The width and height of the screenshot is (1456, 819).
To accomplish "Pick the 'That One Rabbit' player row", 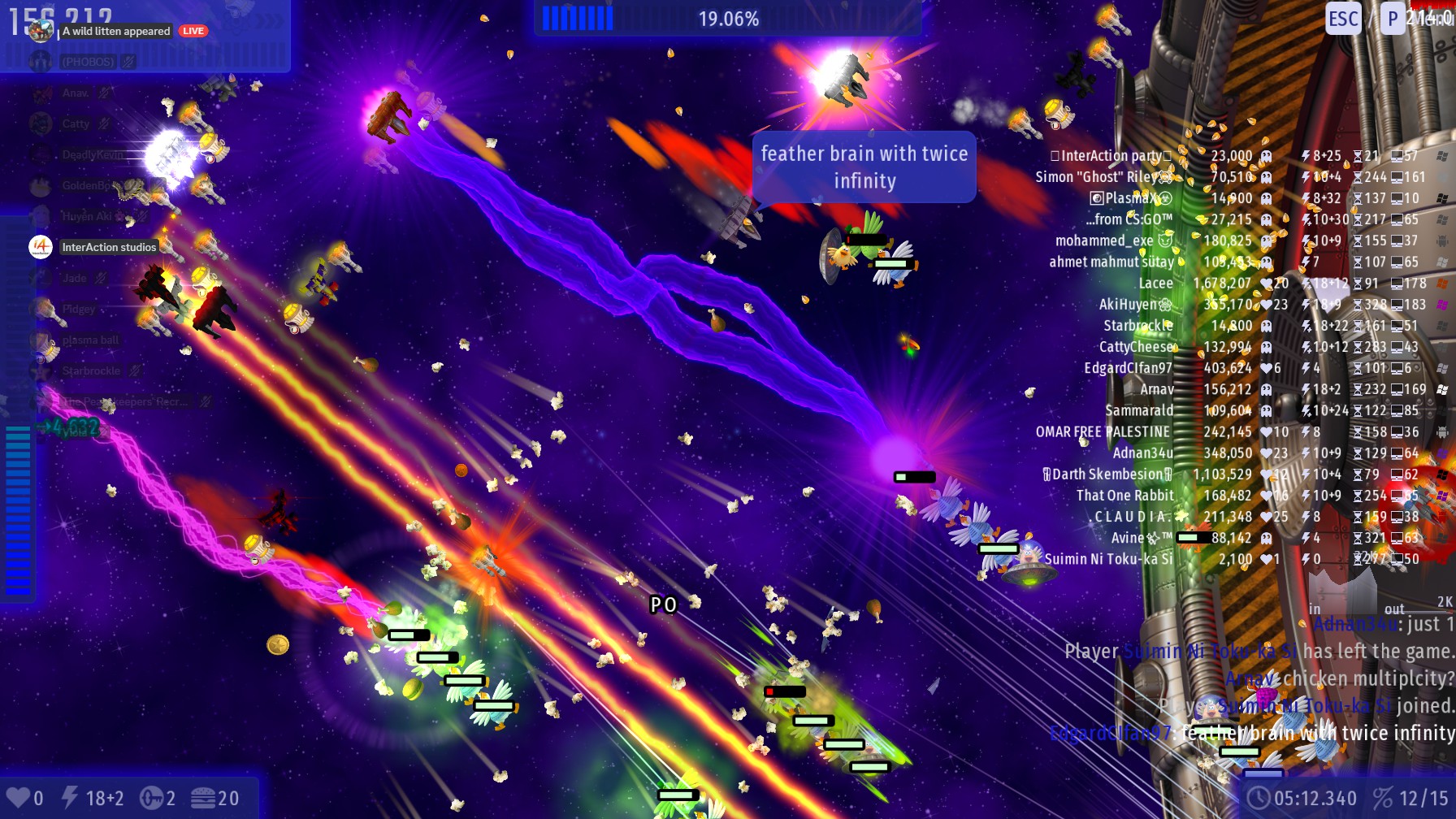I will 1125,496.
